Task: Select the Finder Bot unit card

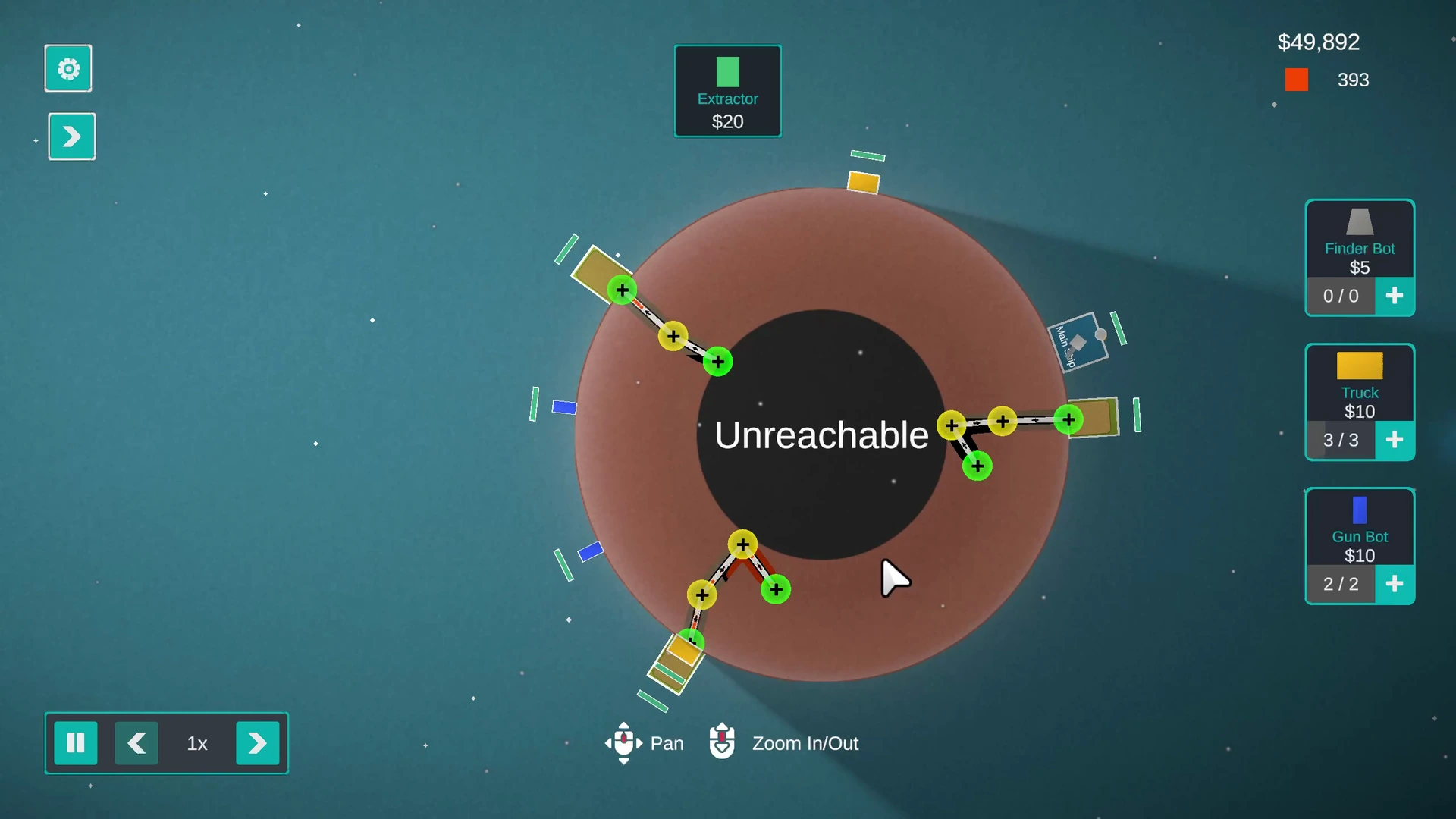Action: point(1359,239)
